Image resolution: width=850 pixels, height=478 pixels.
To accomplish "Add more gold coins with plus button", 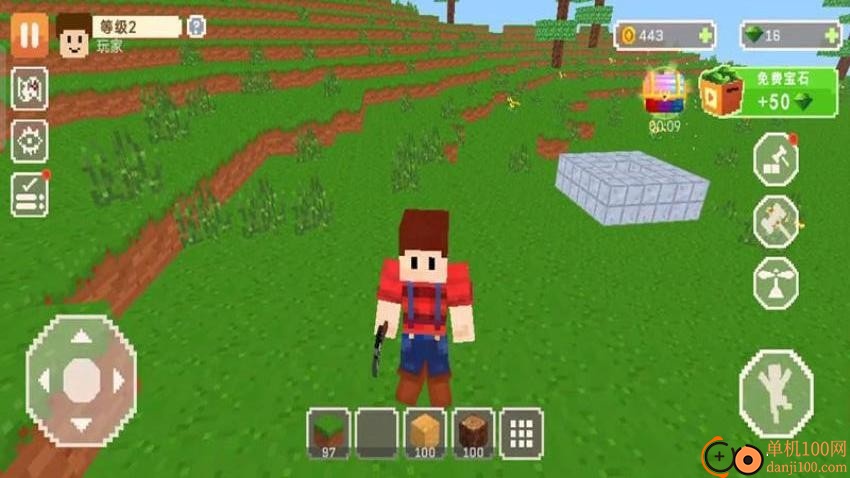I will (x=707, y=36).
